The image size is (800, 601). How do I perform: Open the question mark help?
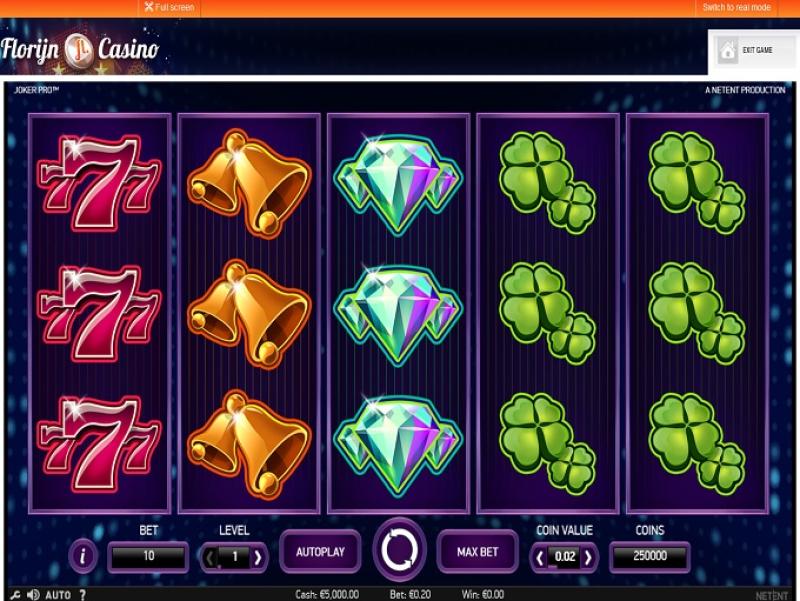click(x=81, y=595)
